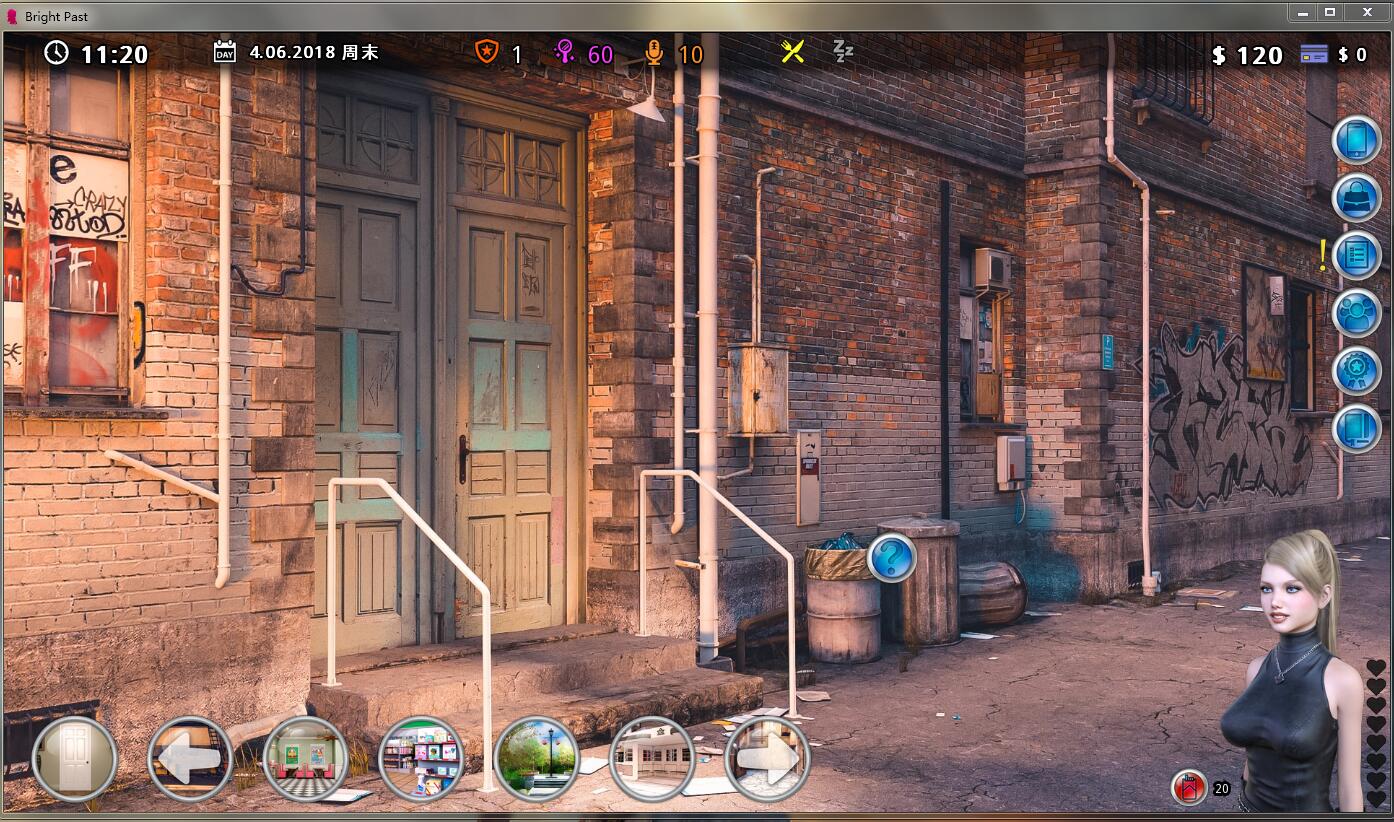Open the diary book icon
Viewport: 1394px width, 822px height.
[1356, 428]
